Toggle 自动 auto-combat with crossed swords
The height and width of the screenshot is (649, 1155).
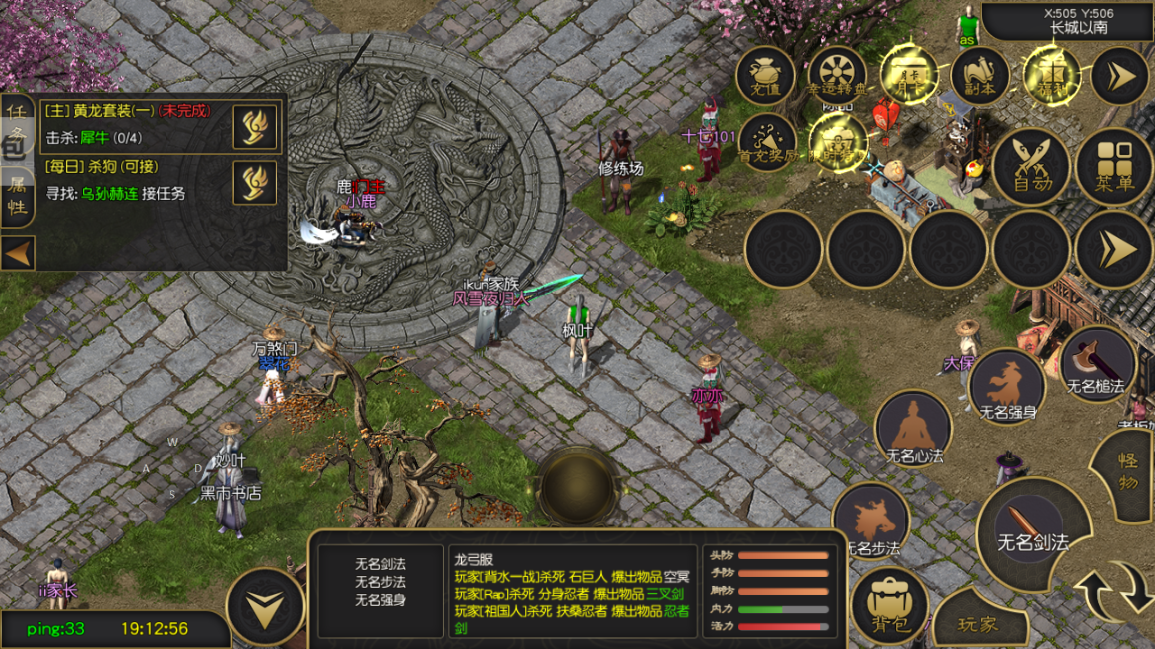[x=1031, y=167]
